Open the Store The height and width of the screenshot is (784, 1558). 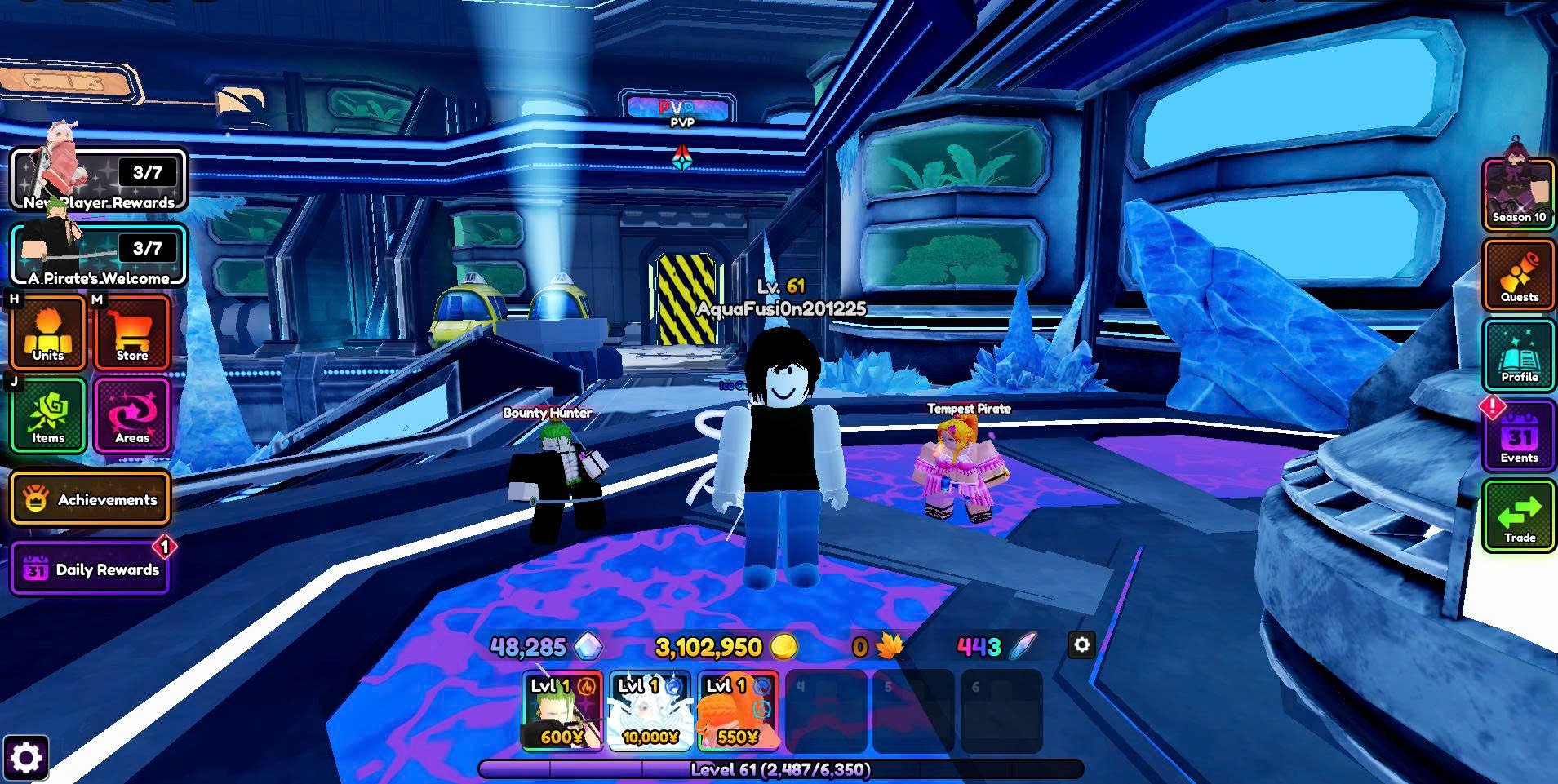click(132, 333)
